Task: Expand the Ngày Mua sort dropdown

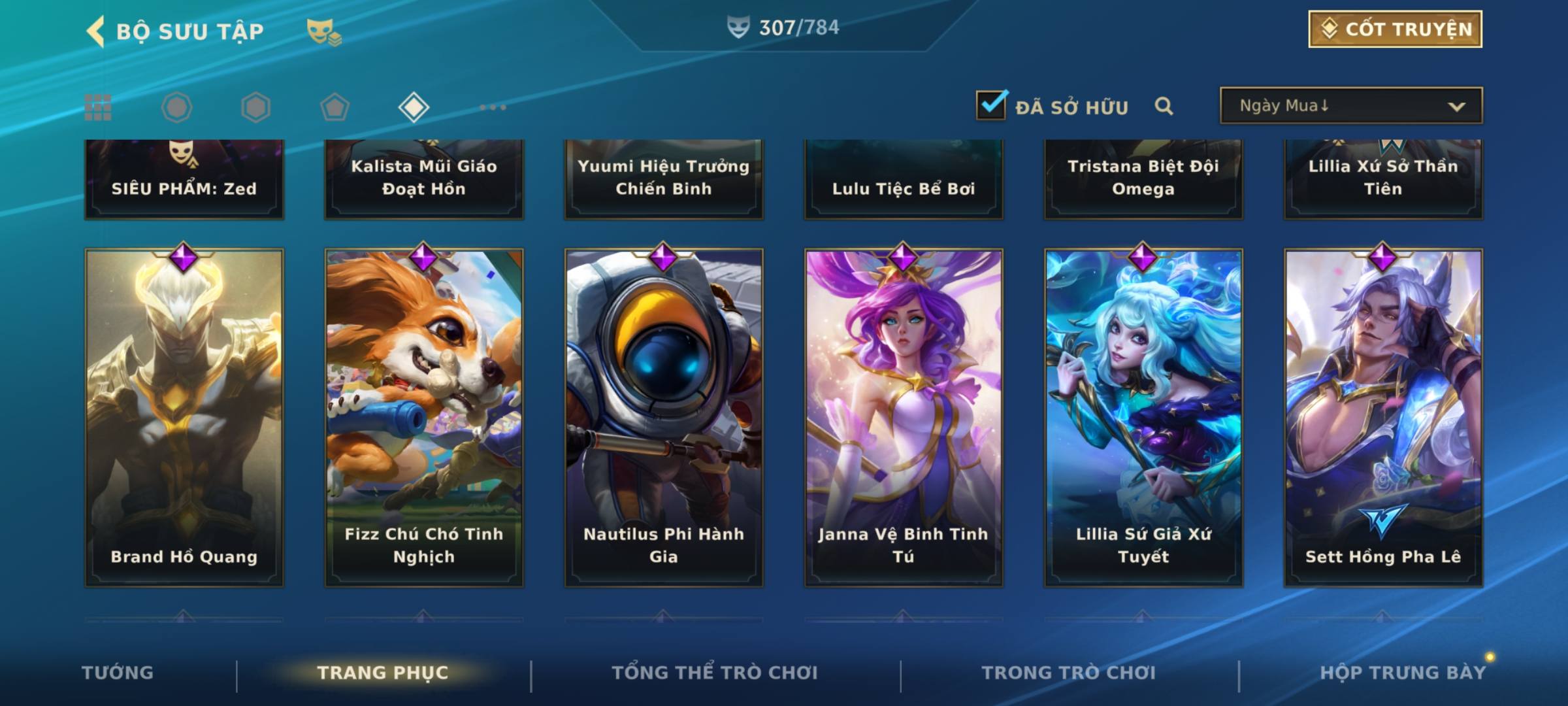Action: [1350, 106]
